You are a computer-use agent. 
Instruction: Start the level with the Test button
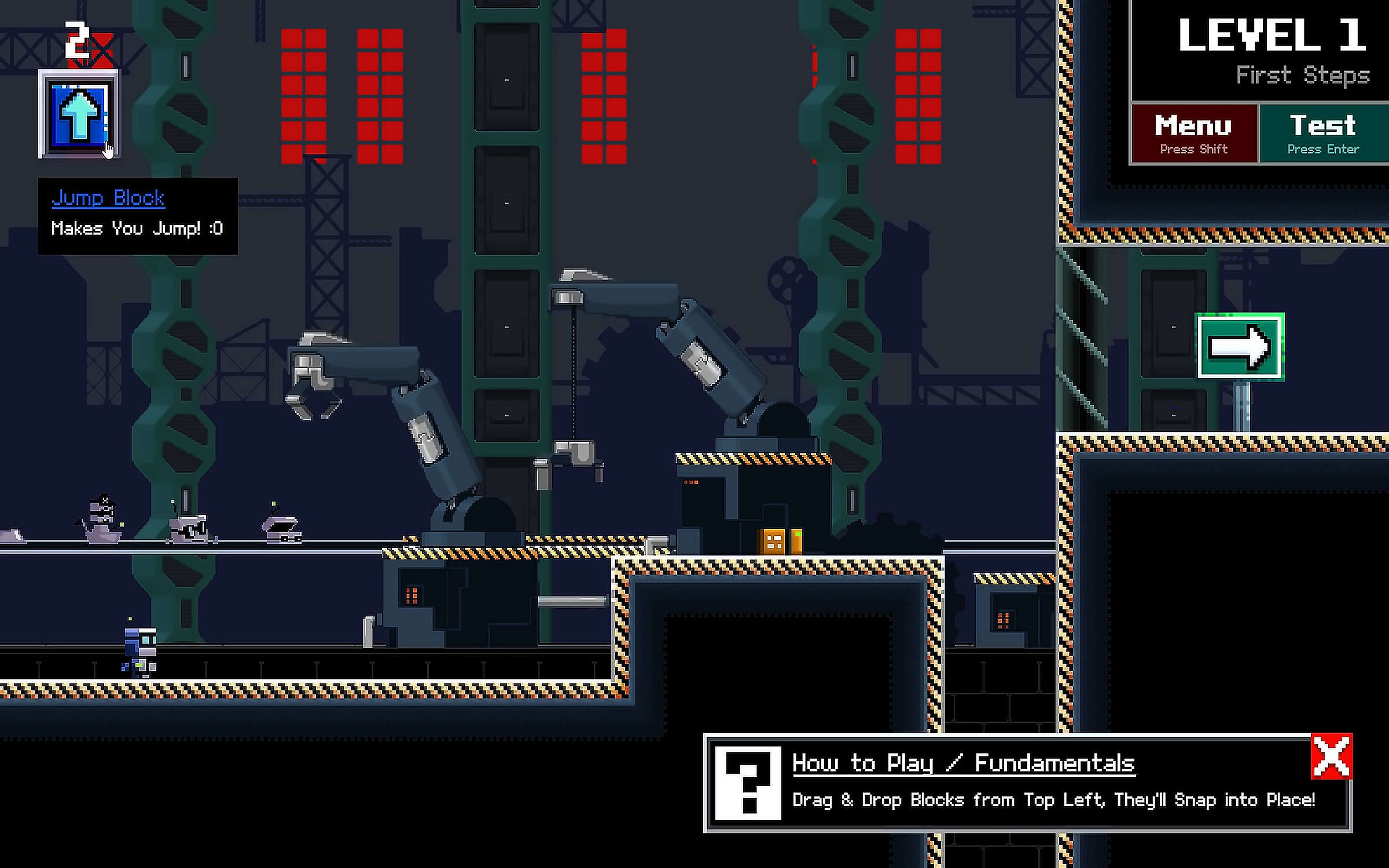click(x=1323, y=134)
